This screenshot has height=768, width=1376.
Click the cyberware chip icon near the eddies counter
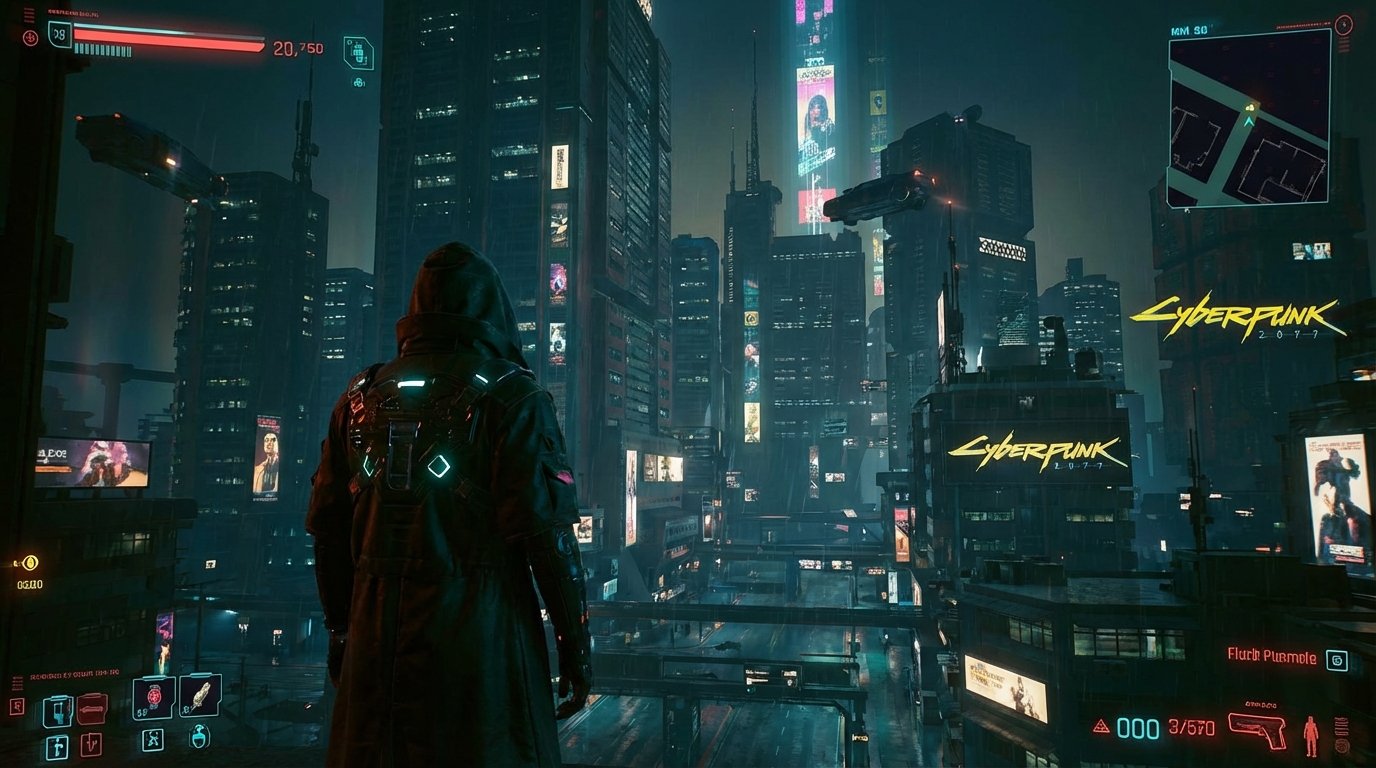tap(358, 52)
